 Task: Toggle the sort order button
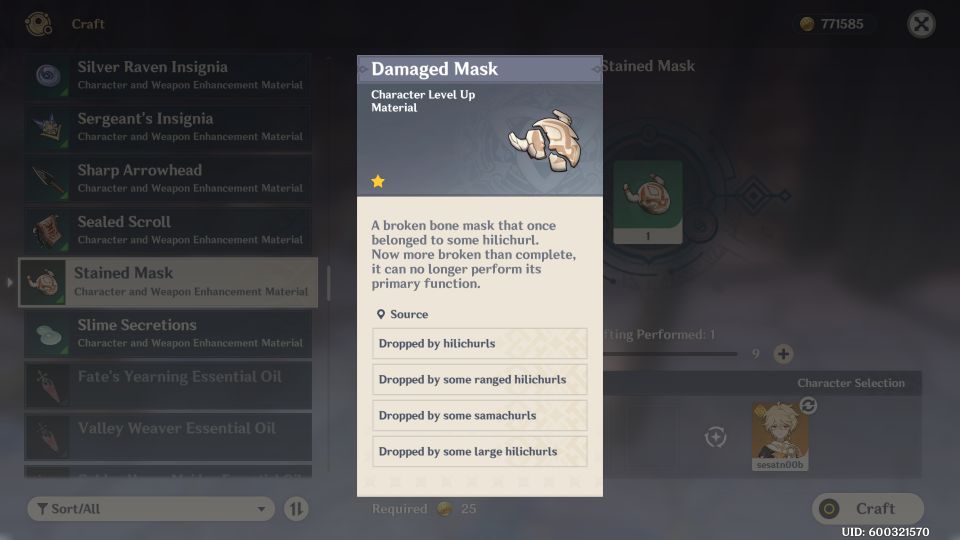296,509
